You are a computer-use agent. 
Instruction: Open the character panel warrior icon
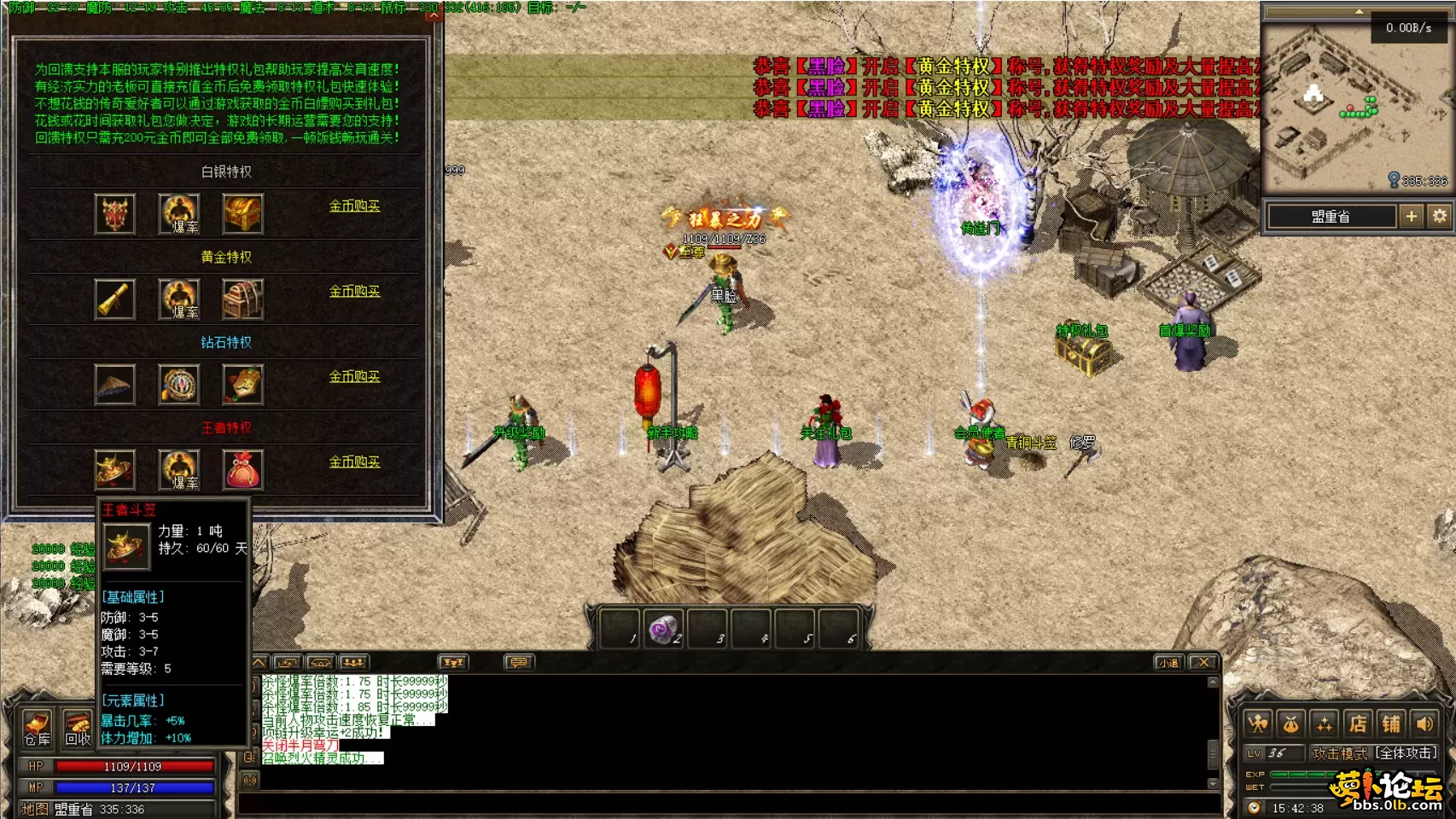coord(1258,724)
